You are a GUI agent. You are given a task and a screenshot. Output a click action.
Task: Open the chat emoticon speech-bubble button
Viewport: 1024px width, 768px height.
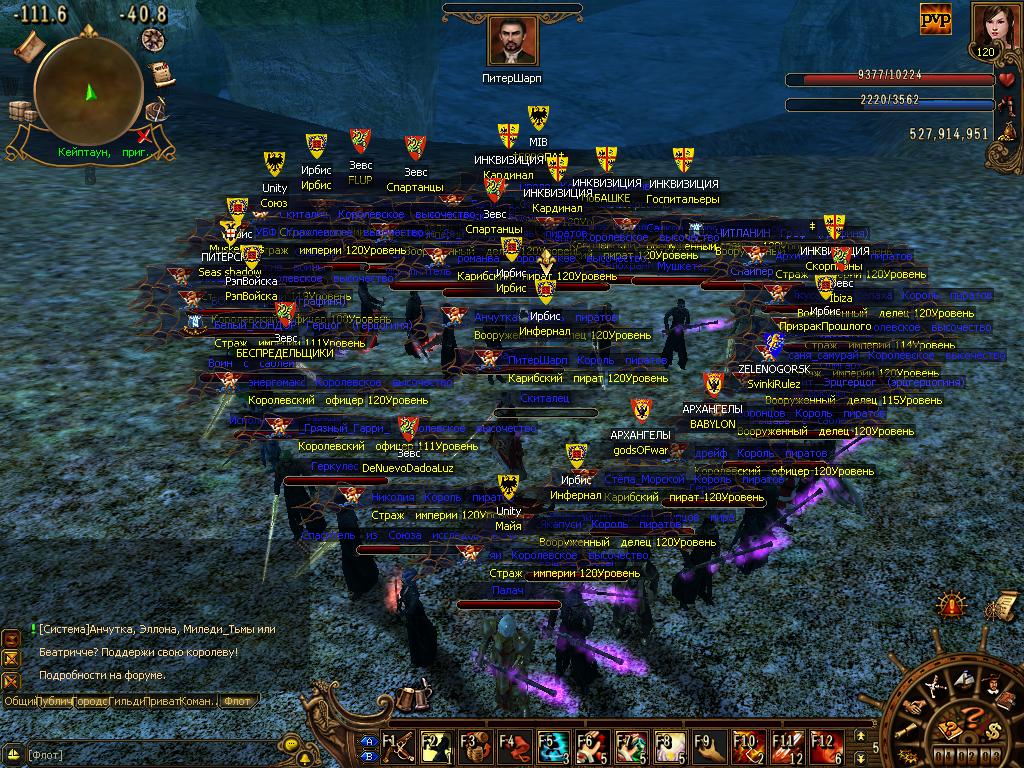click(x=292, y=745)
